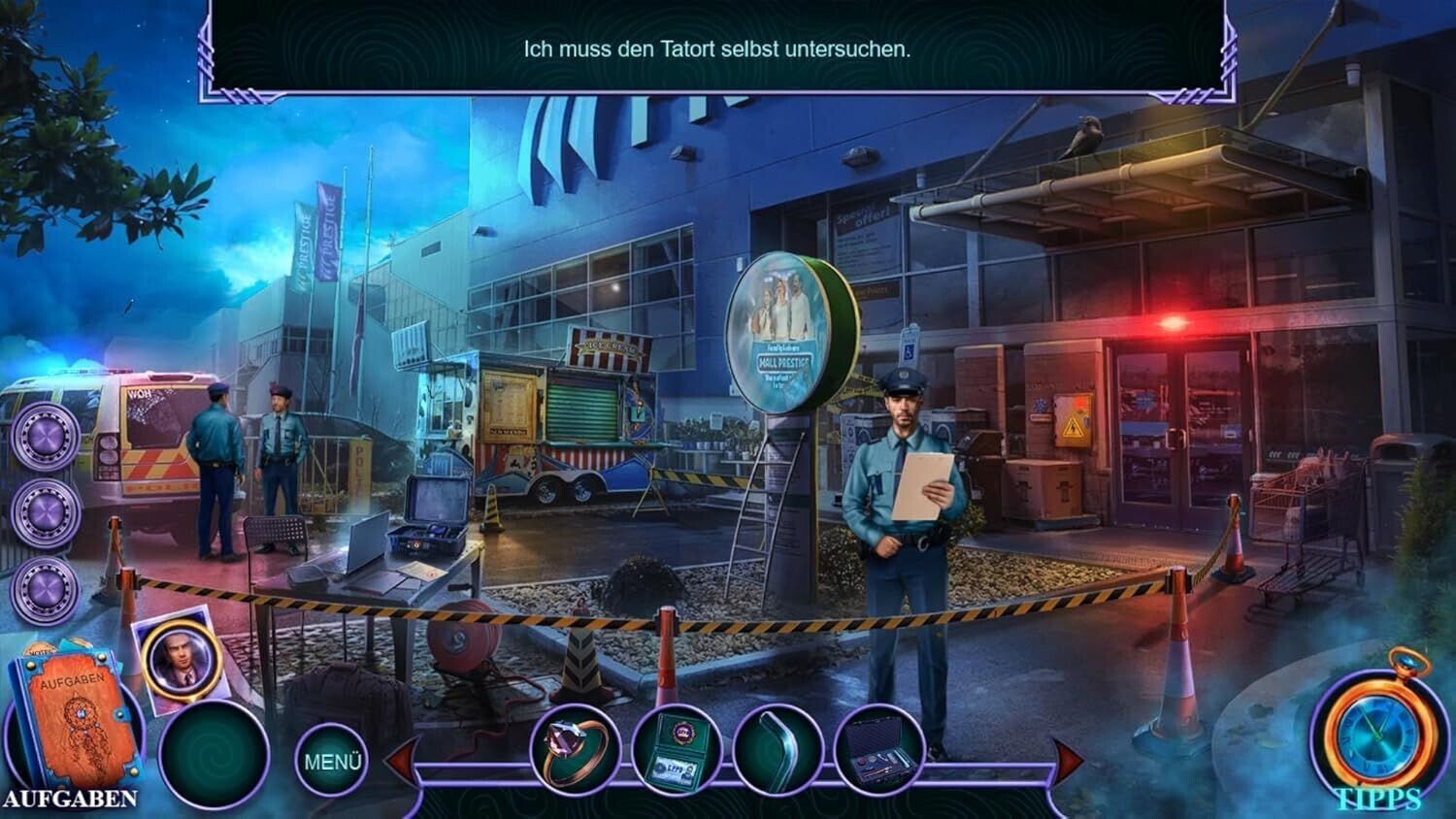Select the forensic kit case item
Image resolution: width=1456 pixels, height=819 pixels.
click(x=878, y=753)
